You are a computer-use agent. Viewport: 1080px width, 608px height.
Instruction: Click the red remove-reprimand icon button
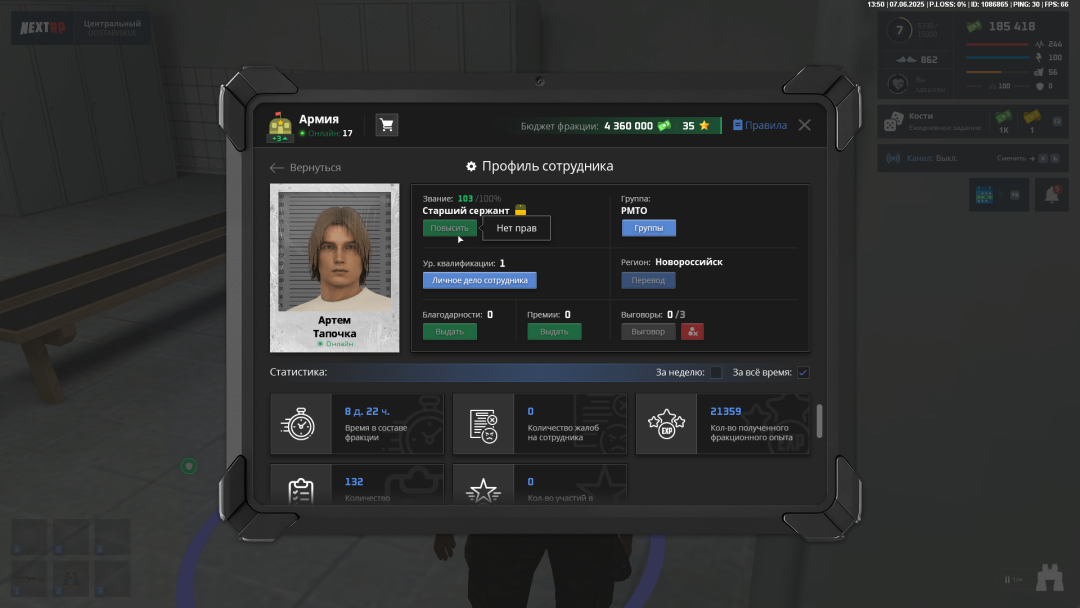point(693,331)
